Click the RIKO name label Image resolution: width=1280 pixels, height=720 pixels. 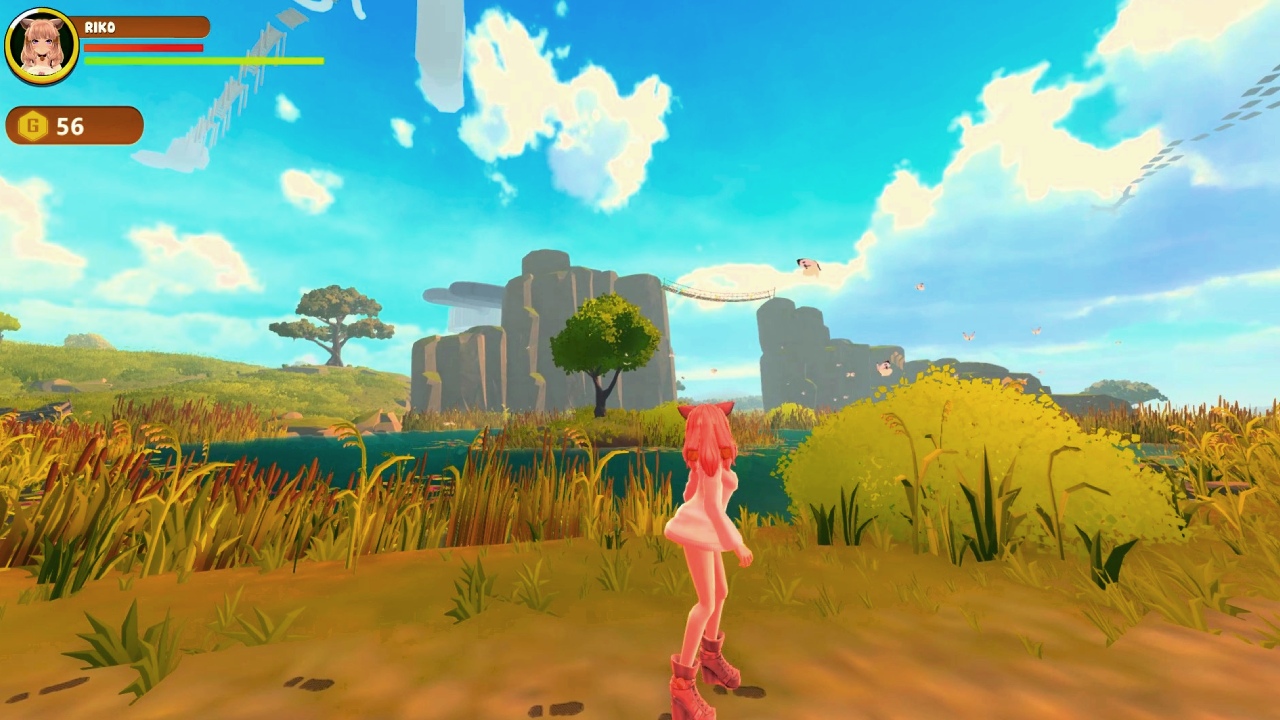click(101, 27)
